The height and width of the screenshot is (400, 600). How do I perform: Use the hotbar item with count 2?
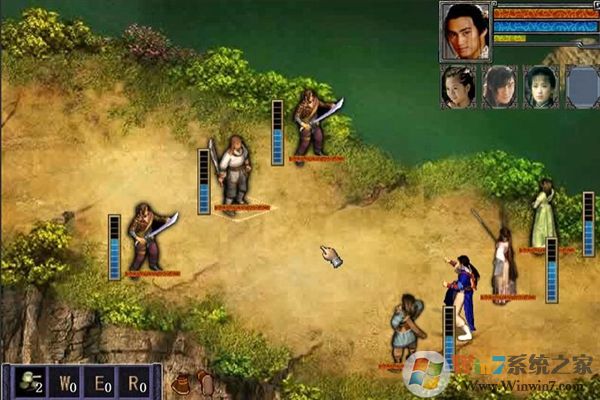pos(30,382)
